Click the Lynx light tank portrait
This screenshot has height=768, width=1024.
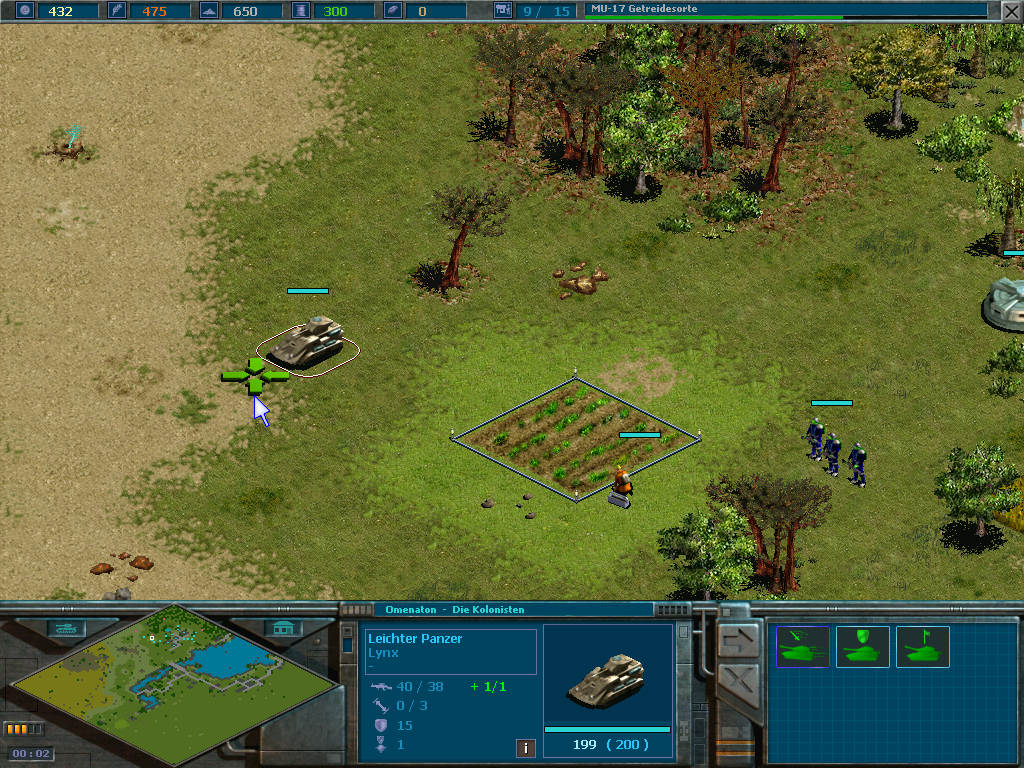607,677
